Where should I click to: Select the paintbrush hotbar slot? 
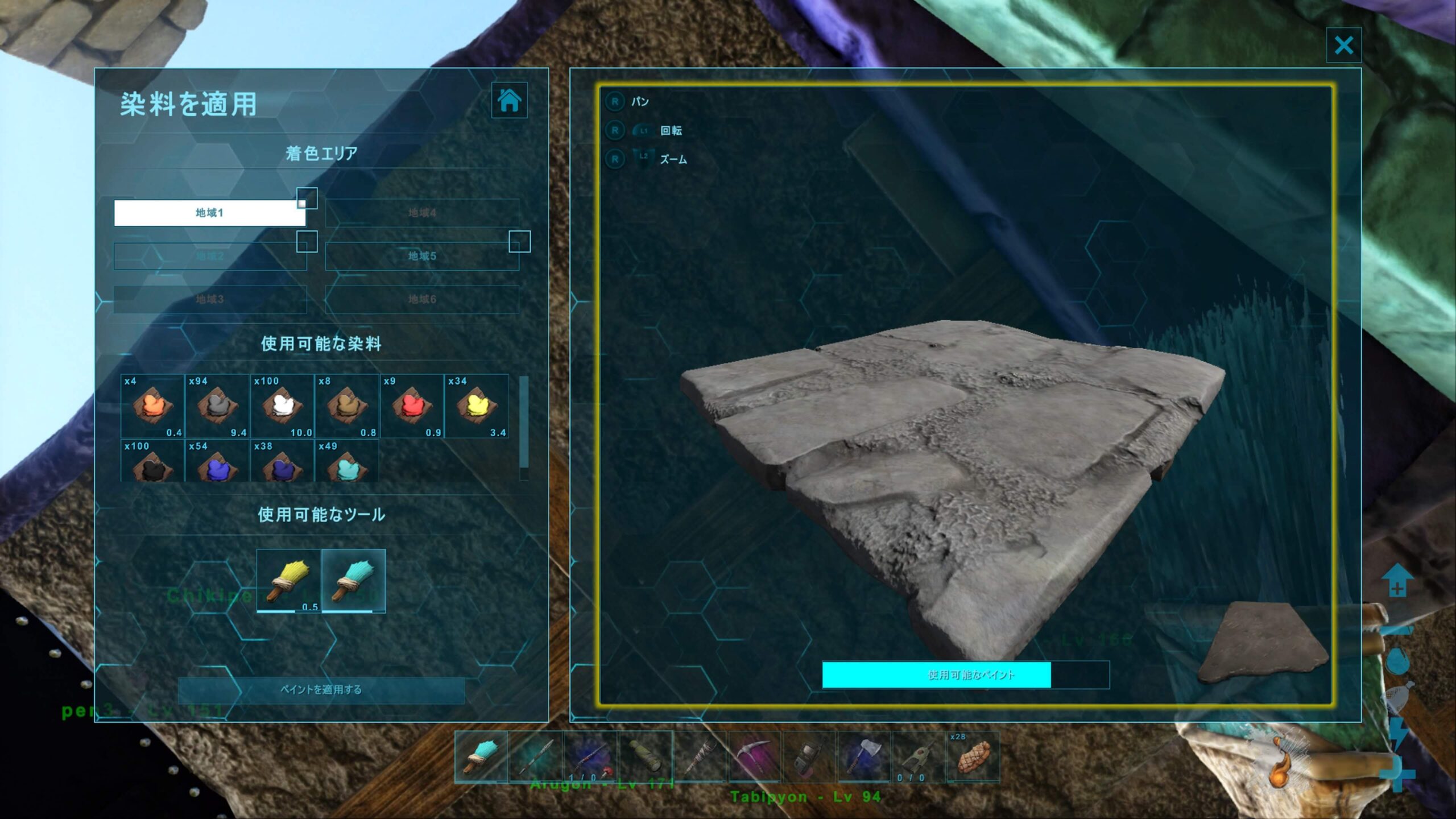[481, 757]
